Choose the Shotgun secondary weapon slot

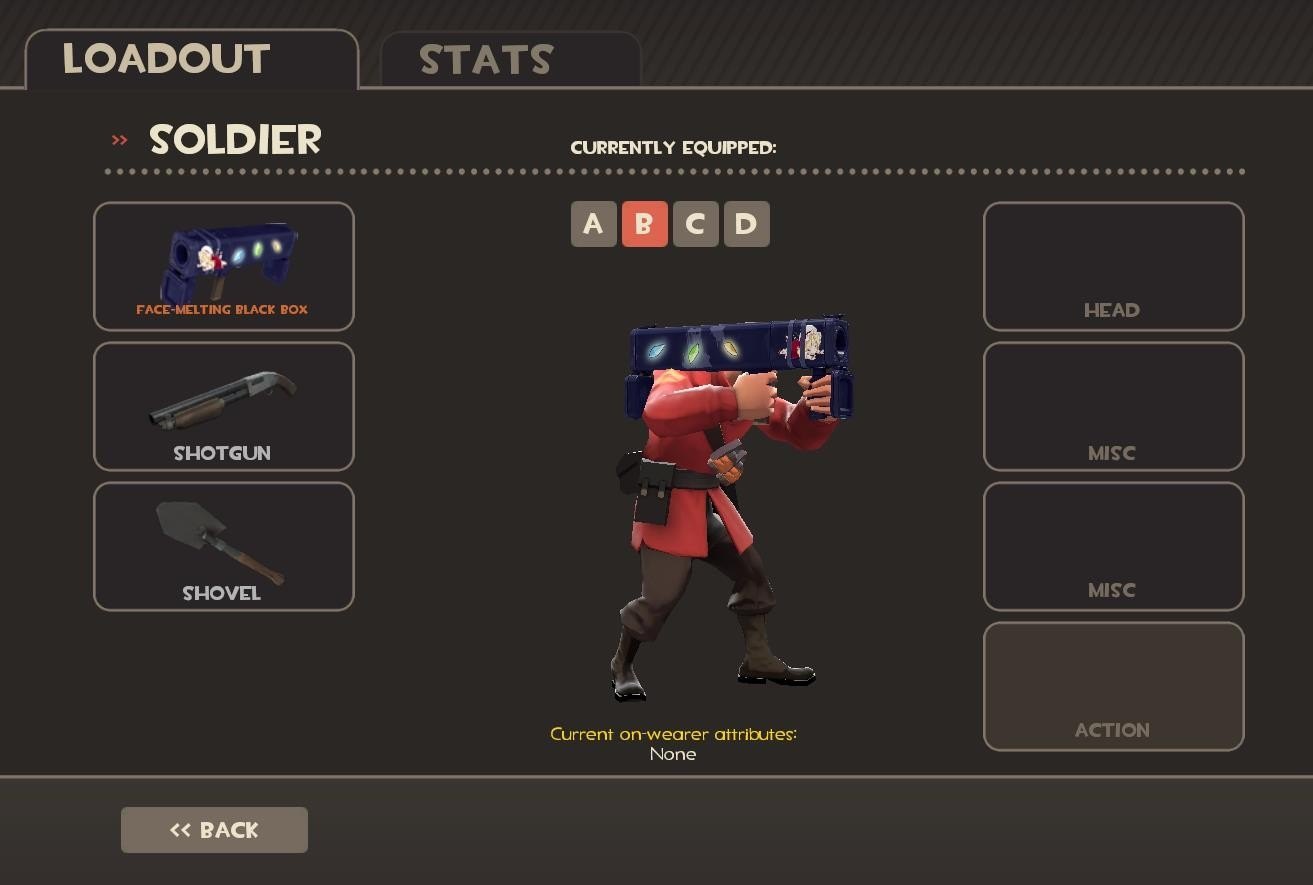pos(224,406)
